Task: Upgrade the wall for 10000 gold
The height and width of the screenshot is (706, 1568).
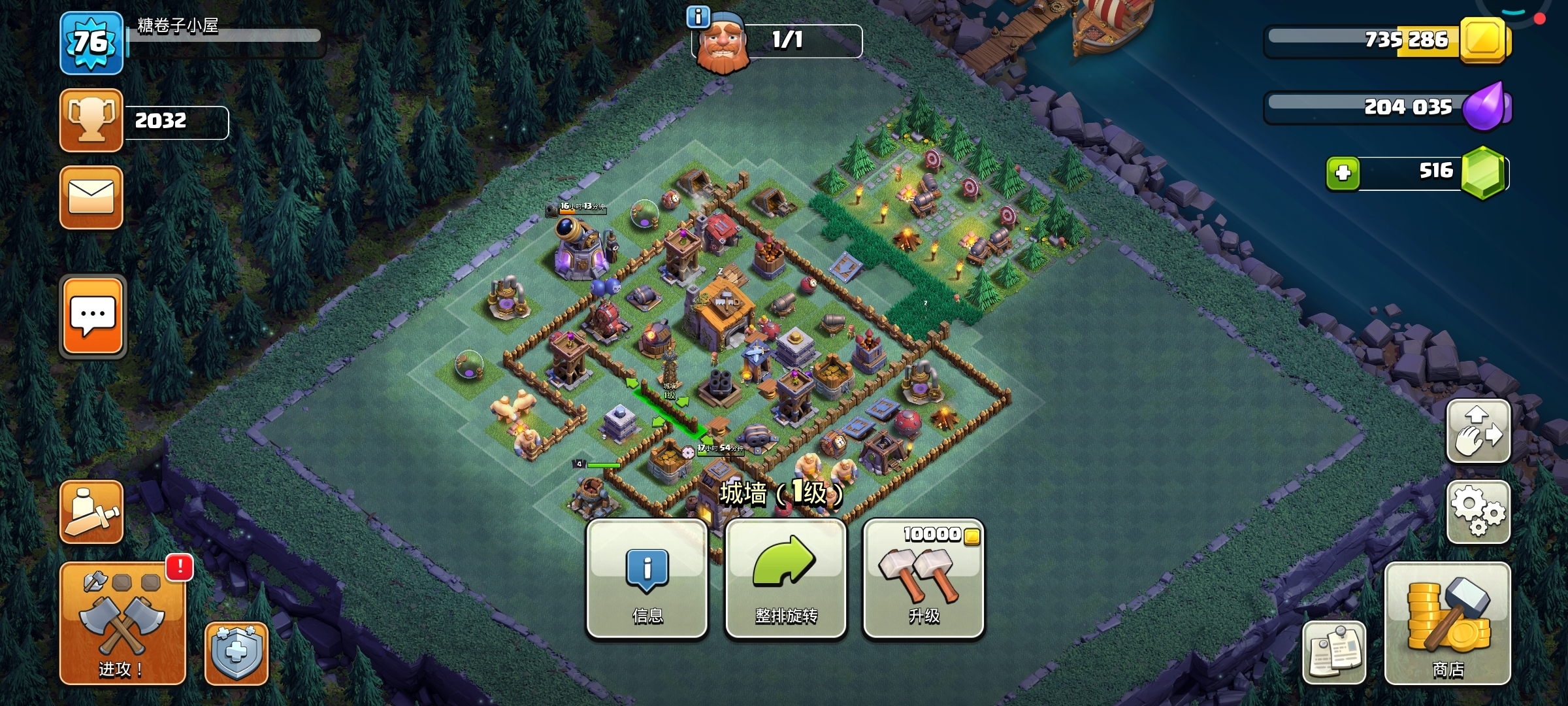Action: (x=923, y=579)
